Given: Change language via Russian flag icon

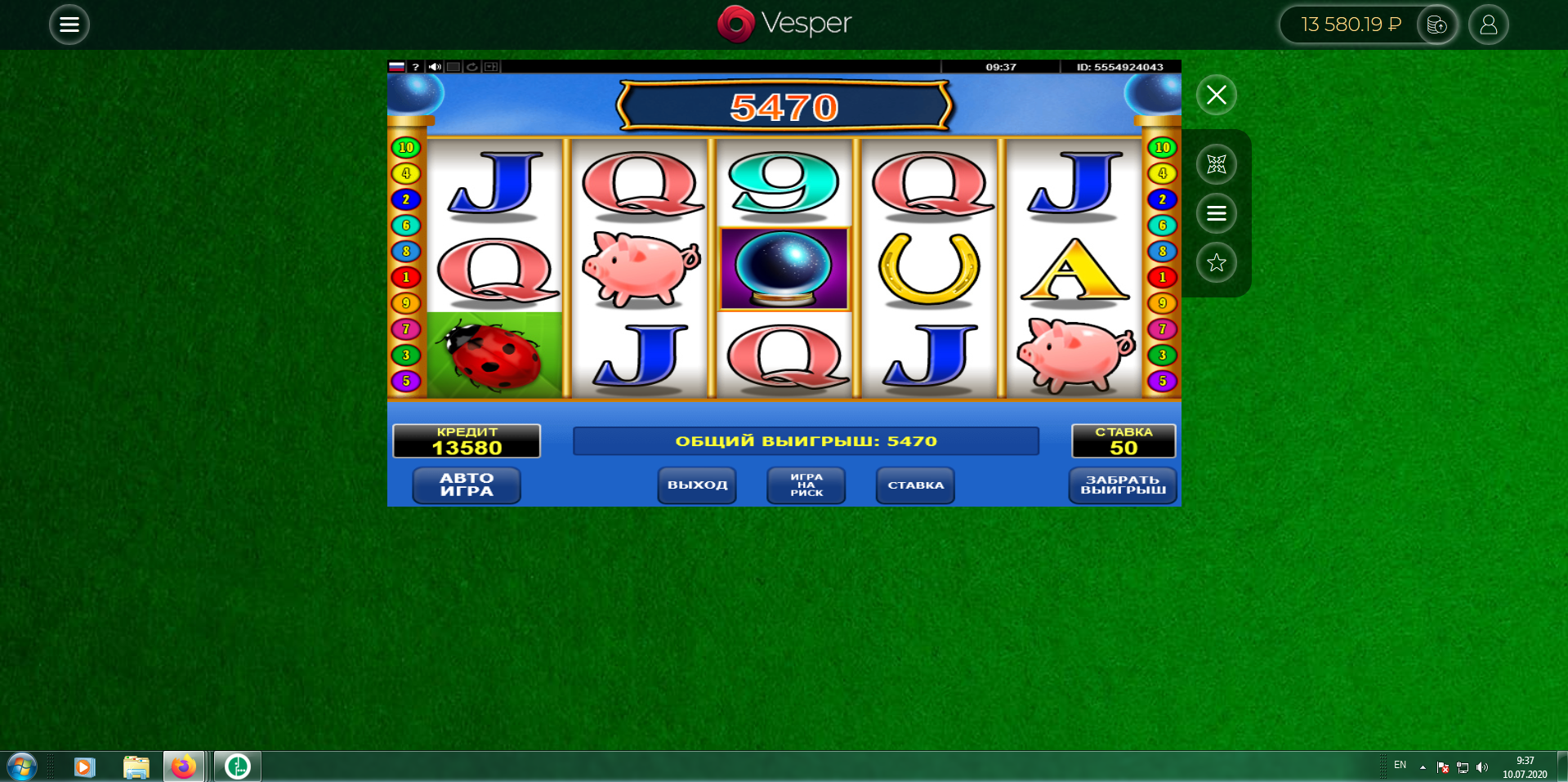Looking at the screenshot, I should [x=397, y=67].
